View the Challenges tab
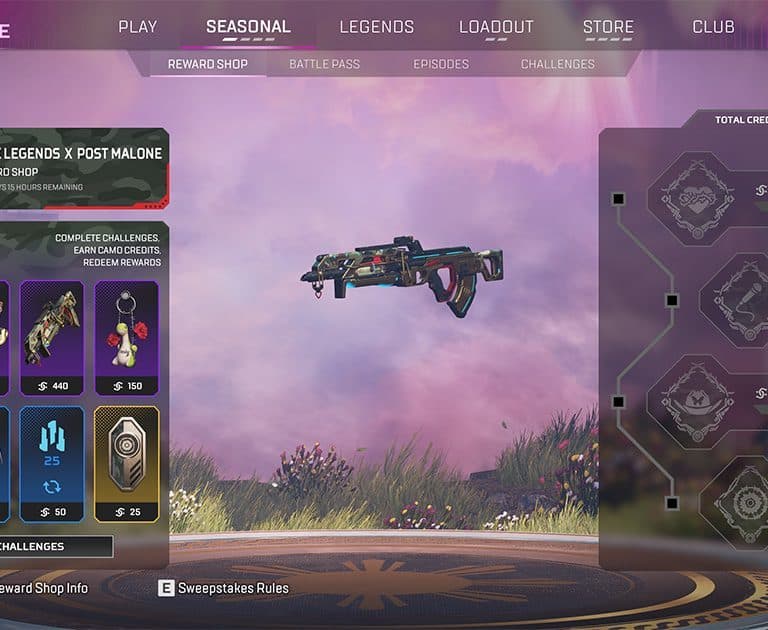768x630 pixels. [x=558, y=64]
